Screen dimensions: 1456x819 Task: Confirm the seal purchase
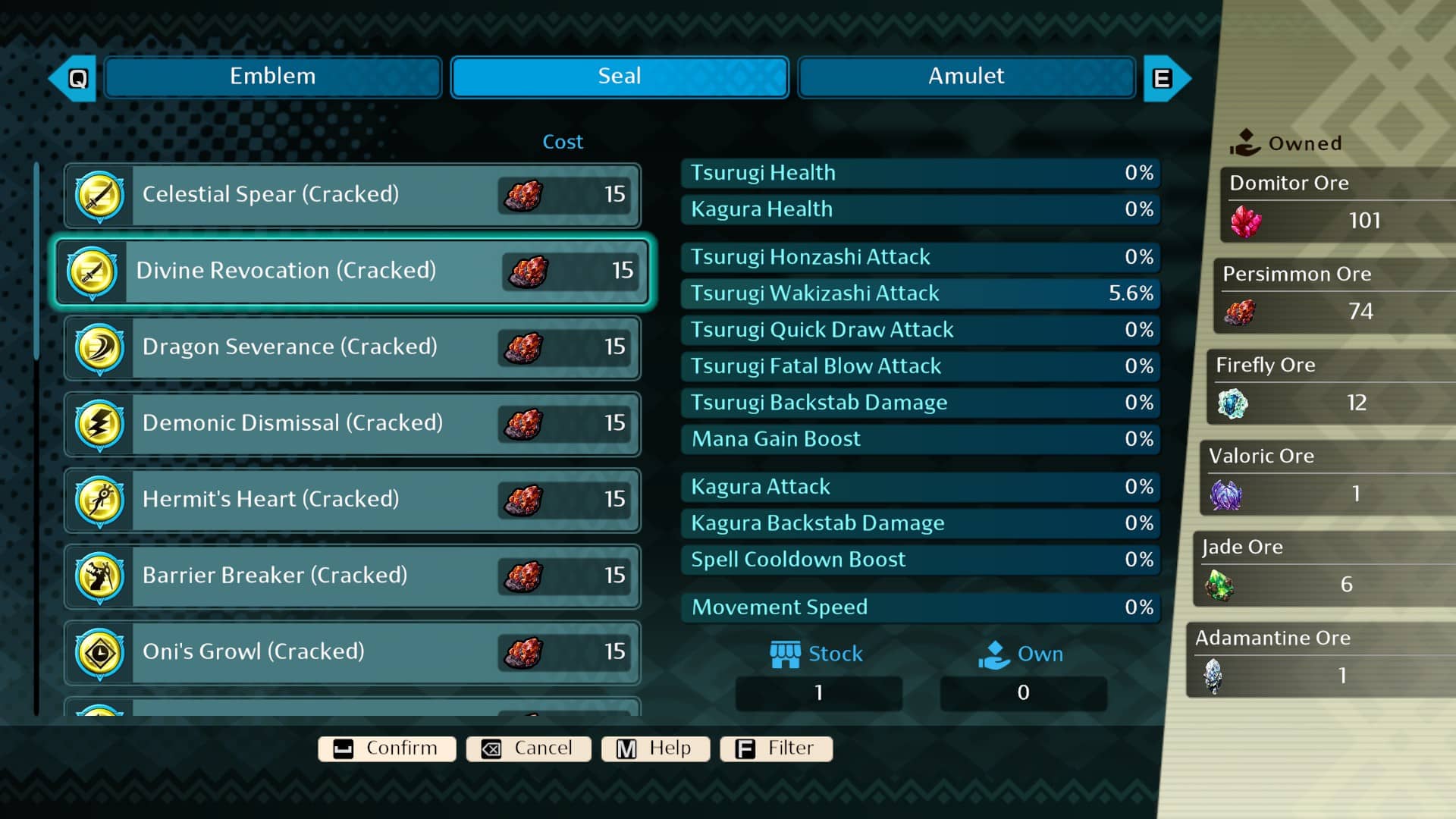[387, 748]
